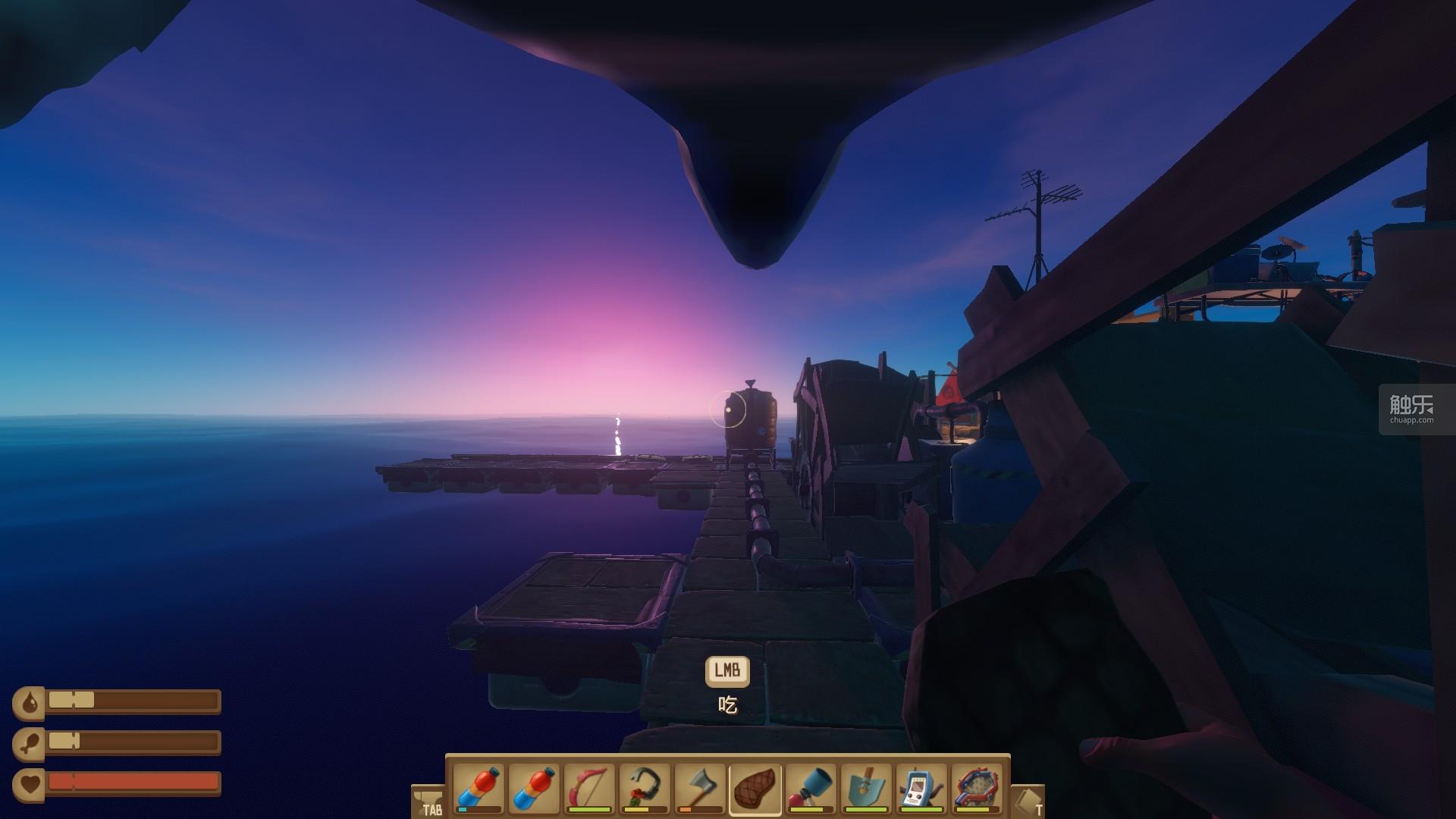Equip the axe from the hotbar
This screenshot has height=819, width=1456.
coord(699,788)
